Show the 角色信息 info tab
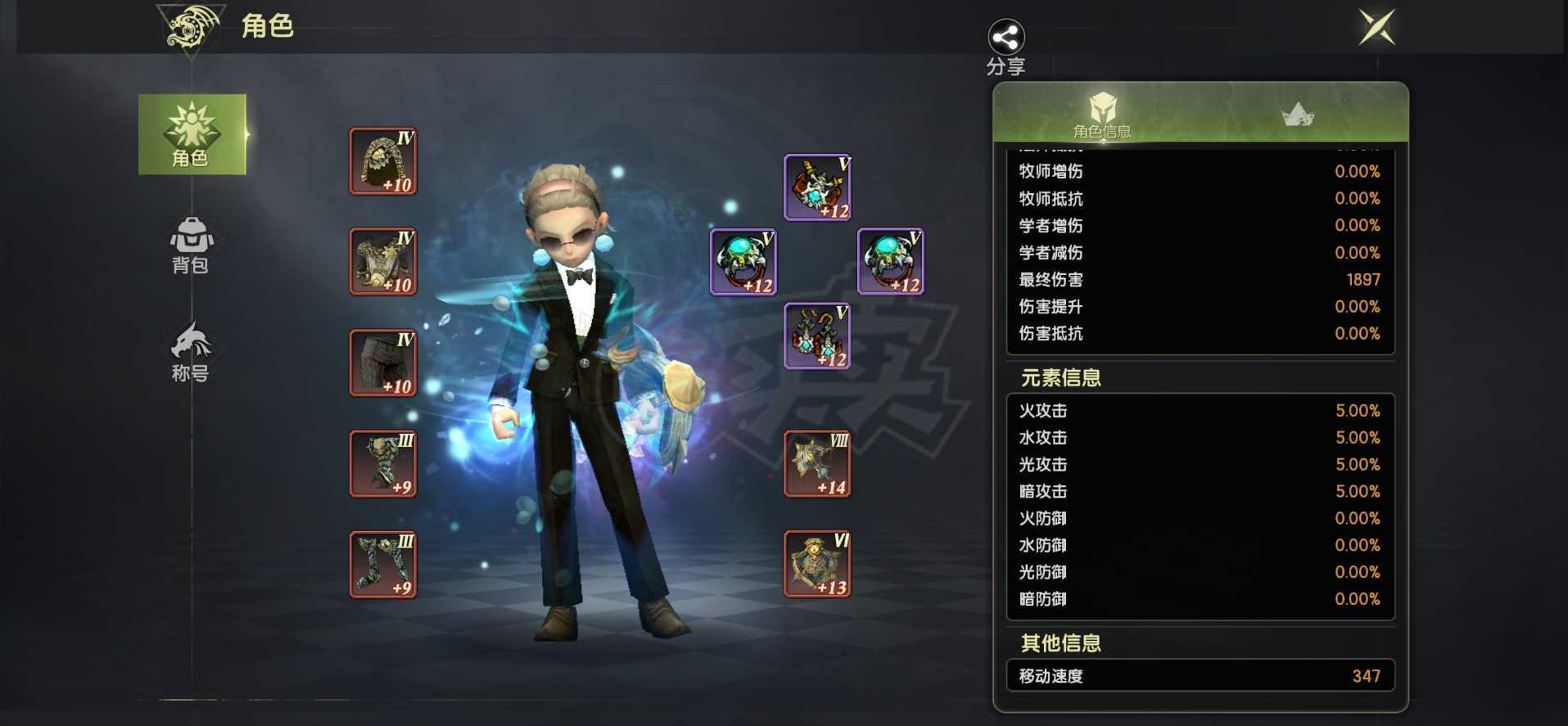Image resolution: width=1568 pixels, height=726 pixels. coord(1102,115)
